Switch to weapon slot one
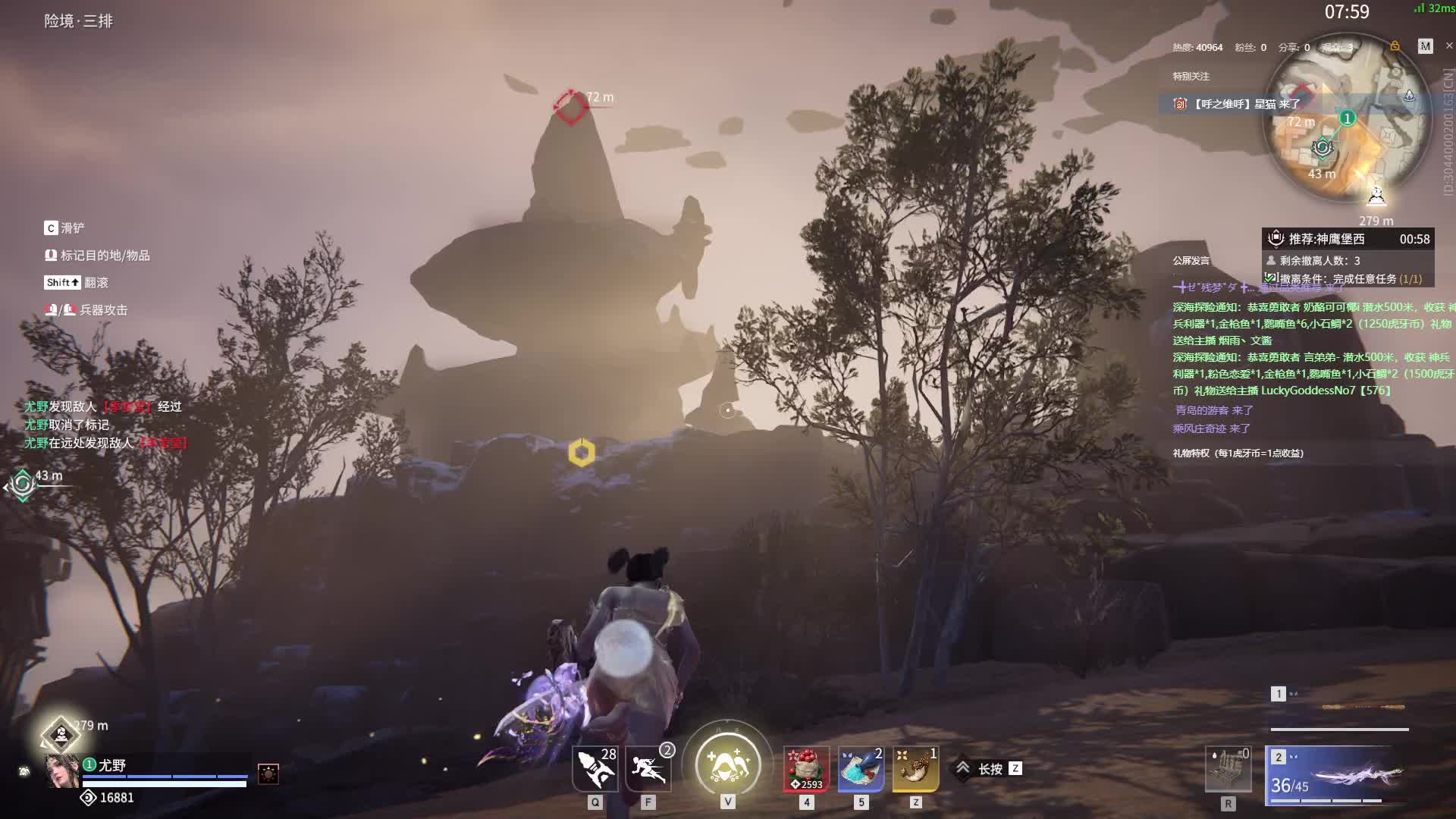 tap(1338, 709)
